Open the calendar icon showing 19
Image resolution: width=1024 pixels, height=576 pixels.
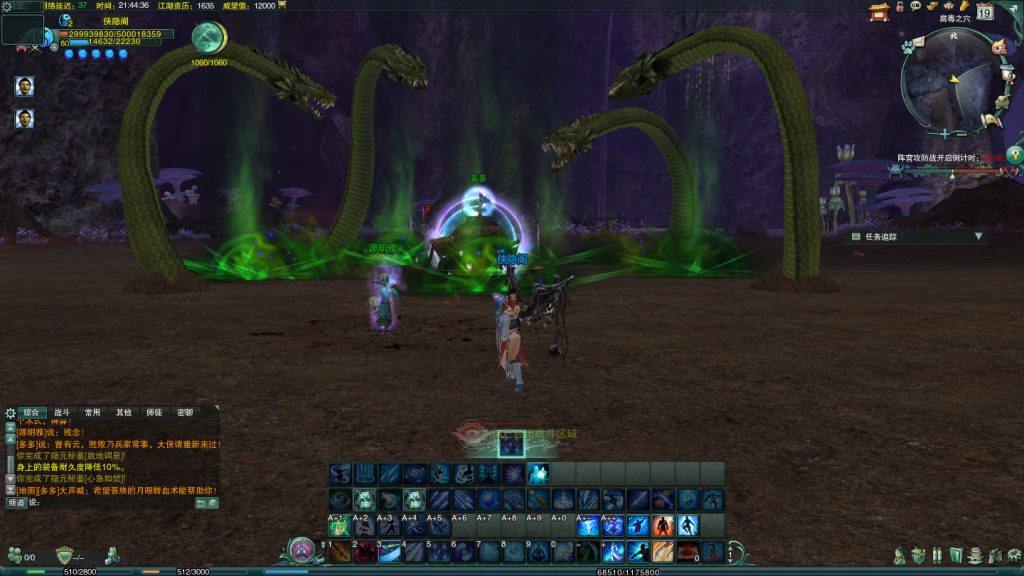click(985, 12)
